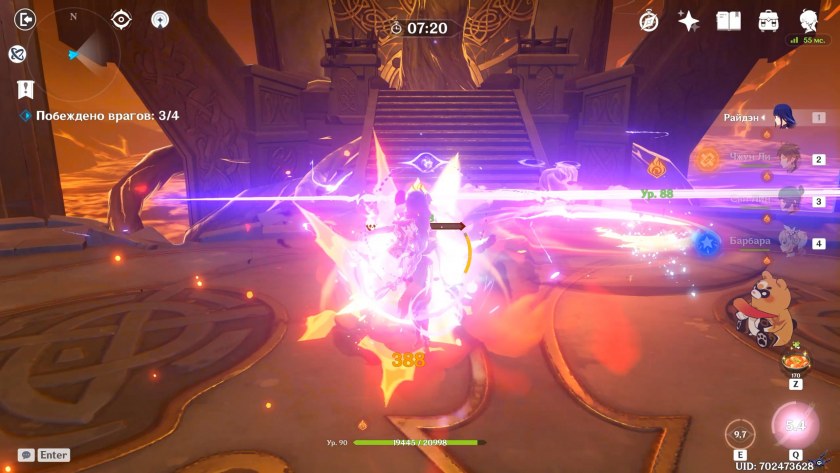Select the Побеждено врагов objective tracker
The height and width of the screenshot is (473, 840).
100,116
